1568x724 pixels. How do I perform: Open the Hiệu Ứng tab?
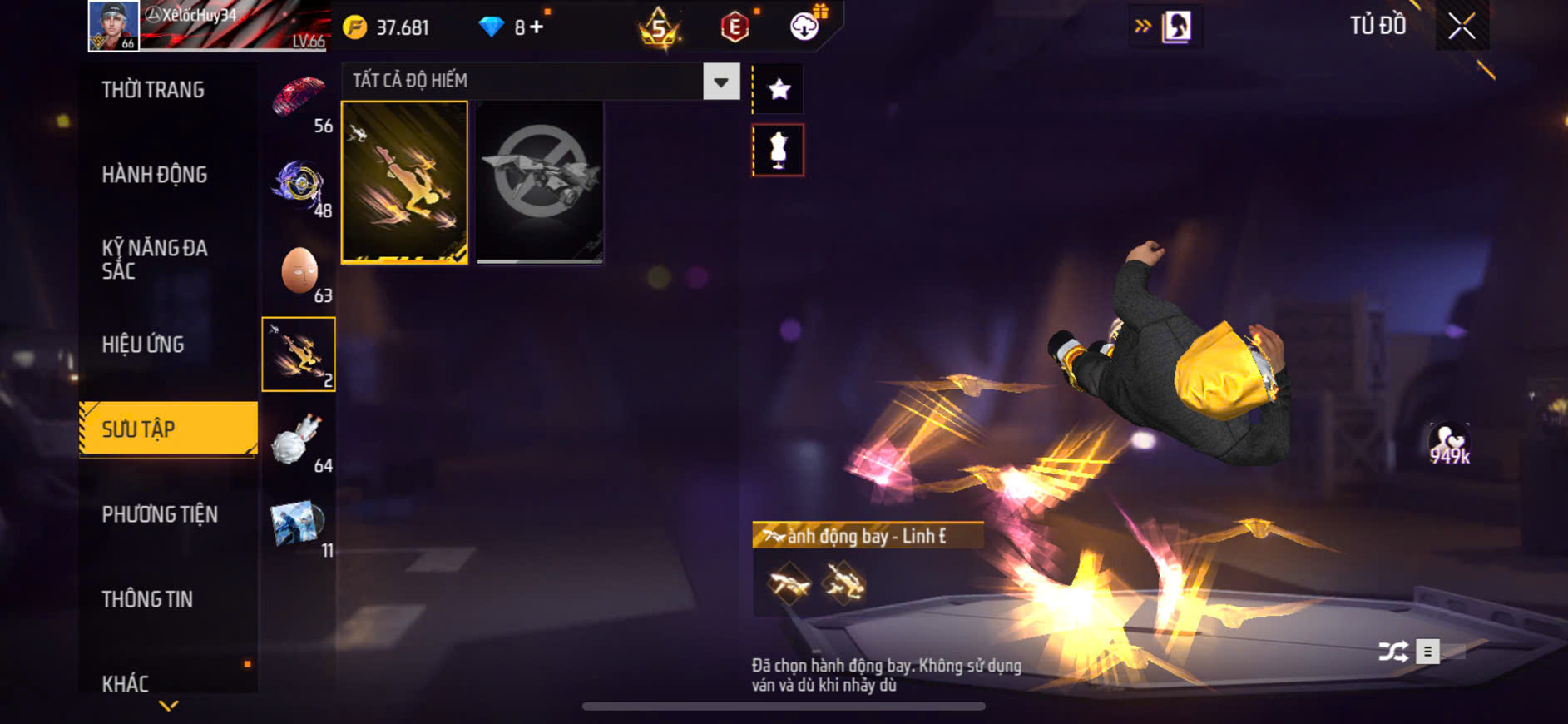tap(143, 345)
